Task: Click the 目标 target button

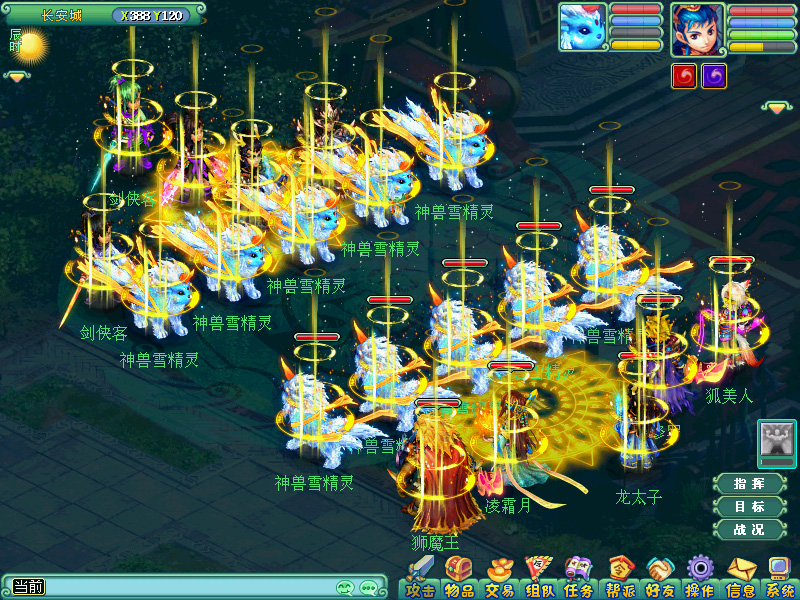Action: coord(749,506)
